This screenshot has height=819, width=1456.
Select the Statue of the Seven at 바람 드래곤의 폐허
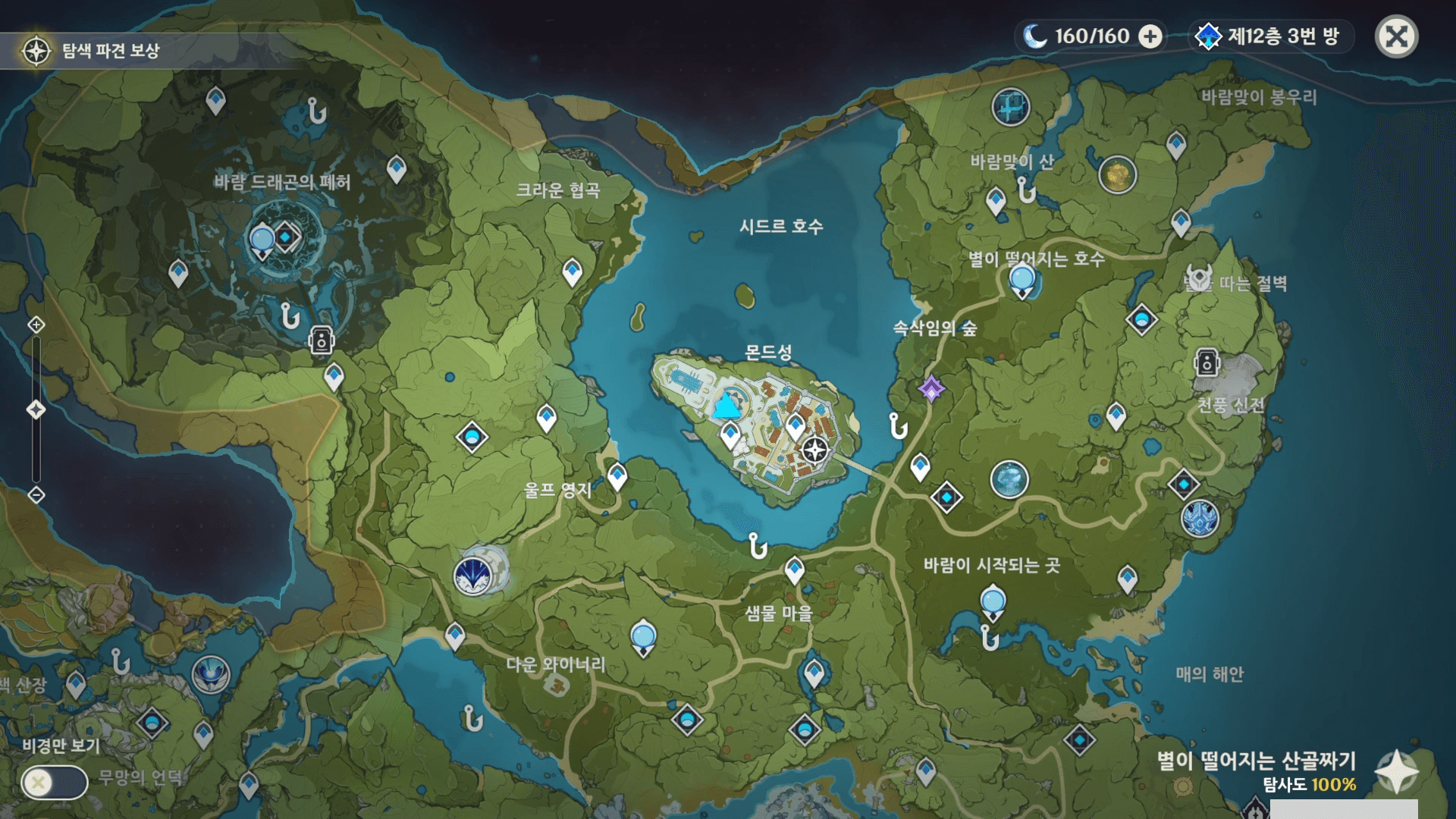tap(262, 241)
